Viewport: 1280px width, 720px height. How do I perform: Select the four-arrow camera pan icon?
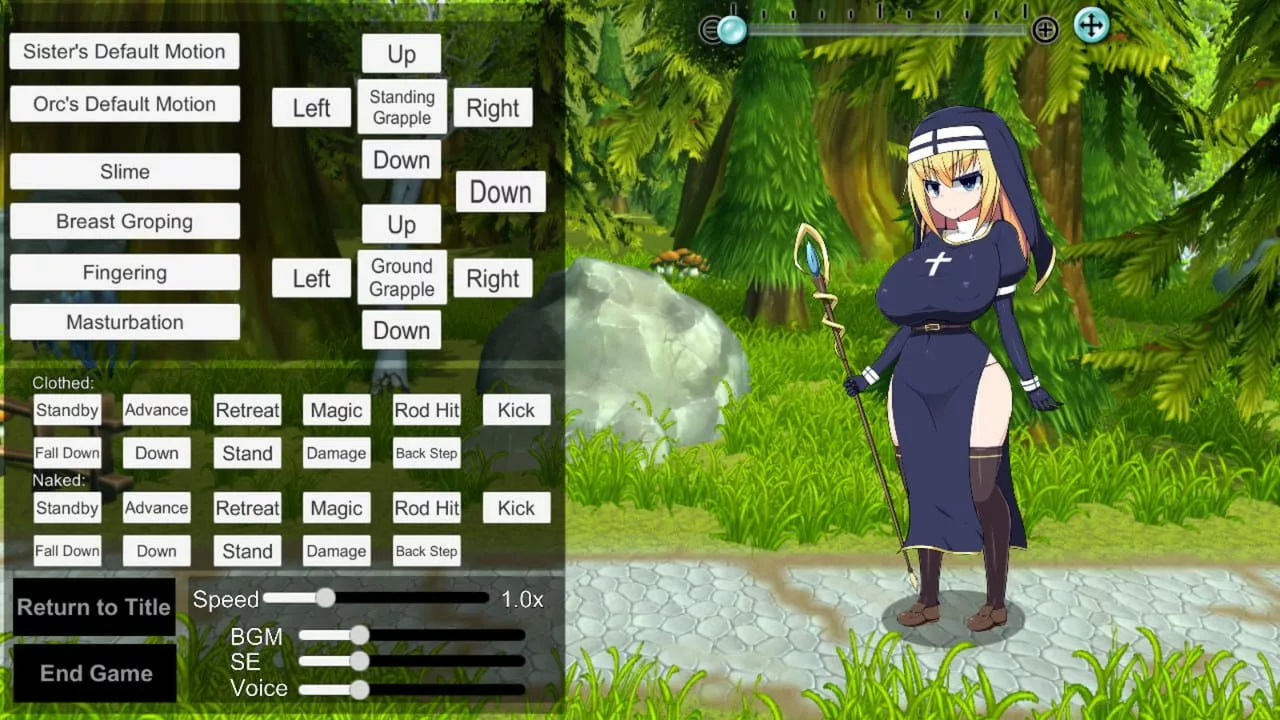click(1091, 26)
